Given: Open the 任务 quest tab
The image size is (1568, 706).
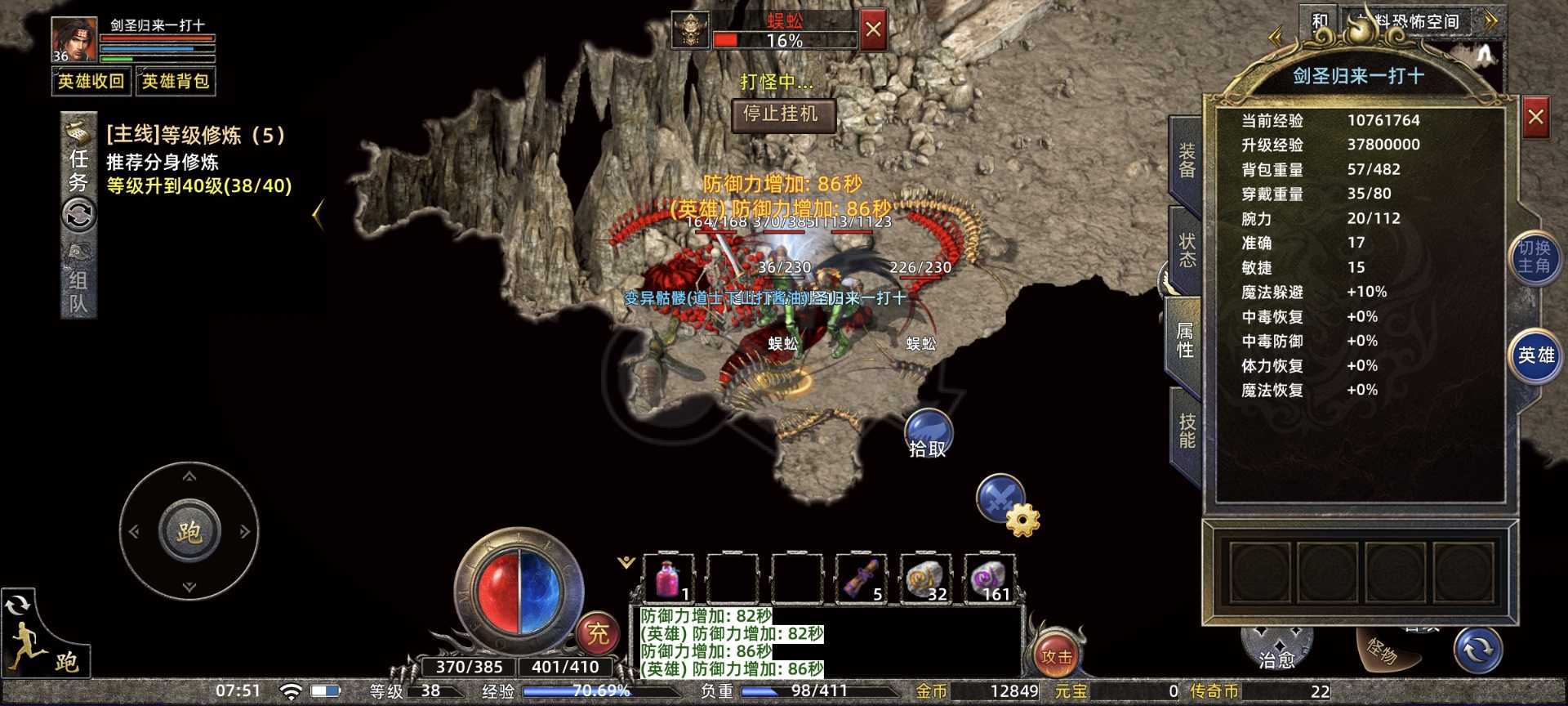Looking at the screenshot, I should 78,170.
